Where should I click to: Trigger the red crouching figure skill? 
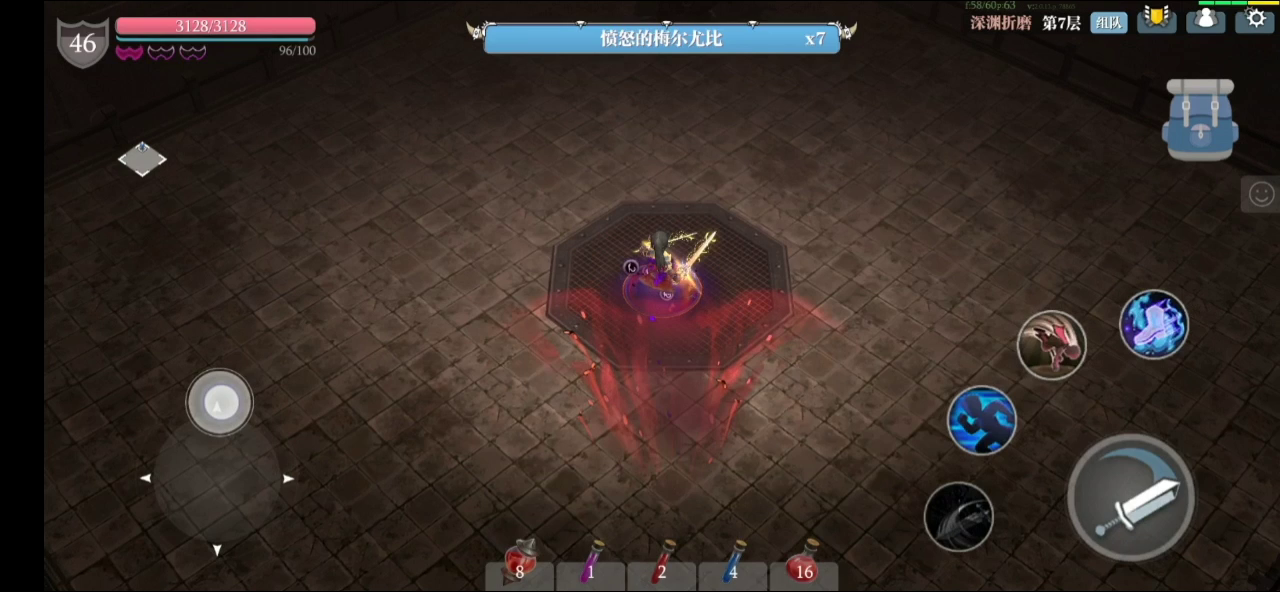click(1051, 345)
